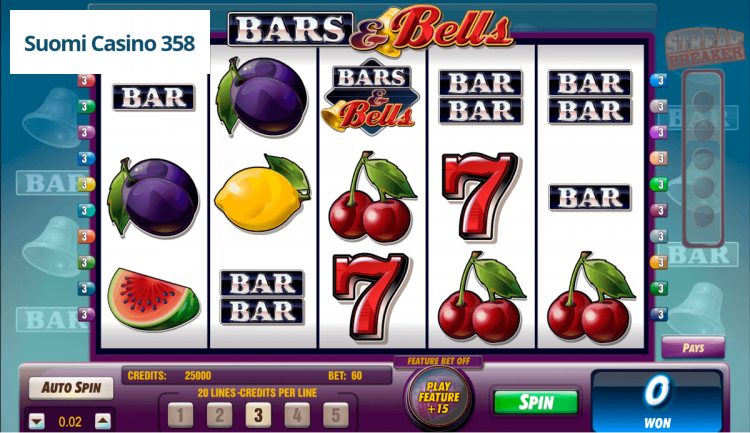
Task: Set credits per line to 2
Action: pos(219,415)
